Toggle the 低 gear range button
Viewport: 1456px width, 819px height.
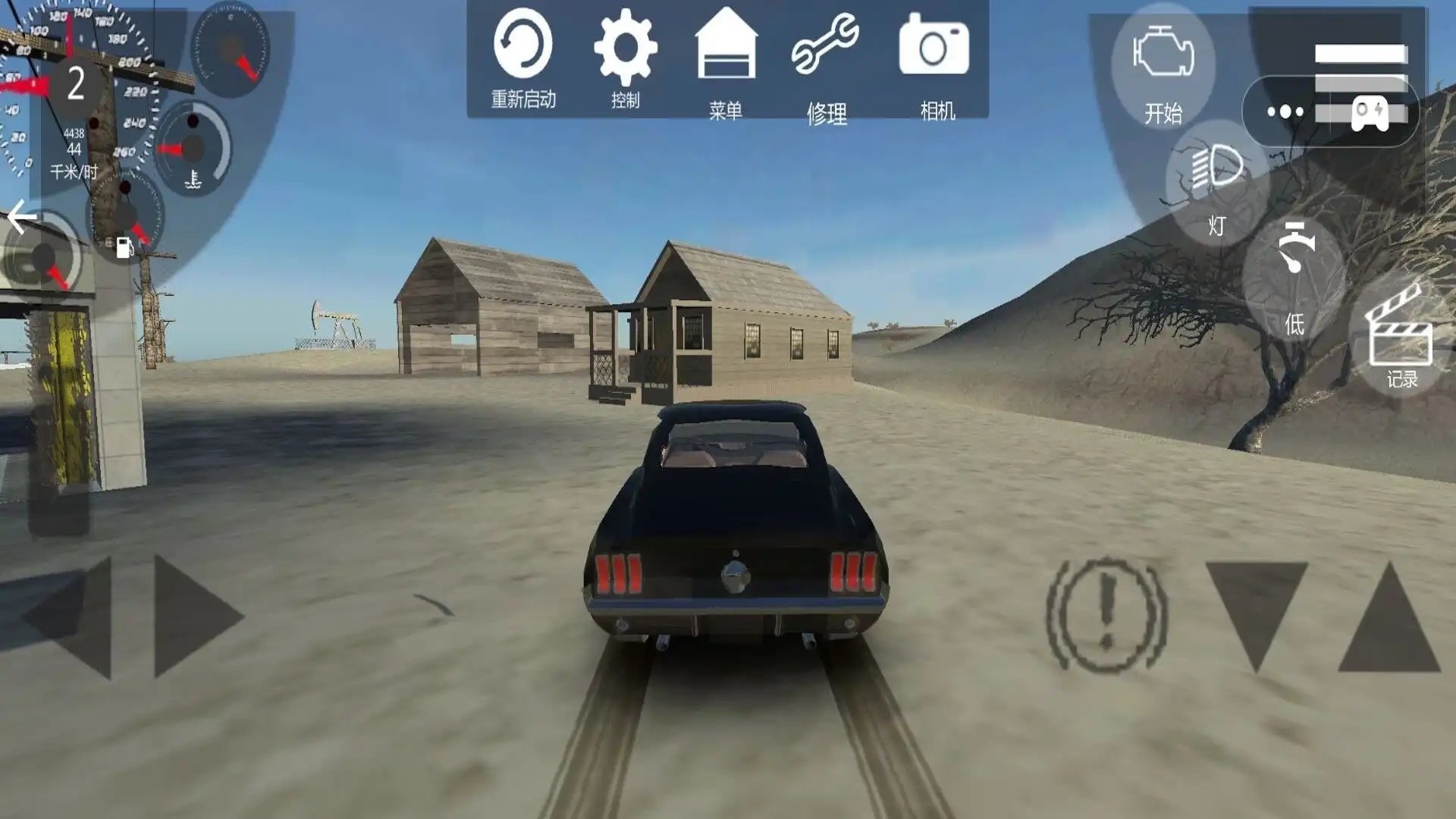(x=1294, y=277)
